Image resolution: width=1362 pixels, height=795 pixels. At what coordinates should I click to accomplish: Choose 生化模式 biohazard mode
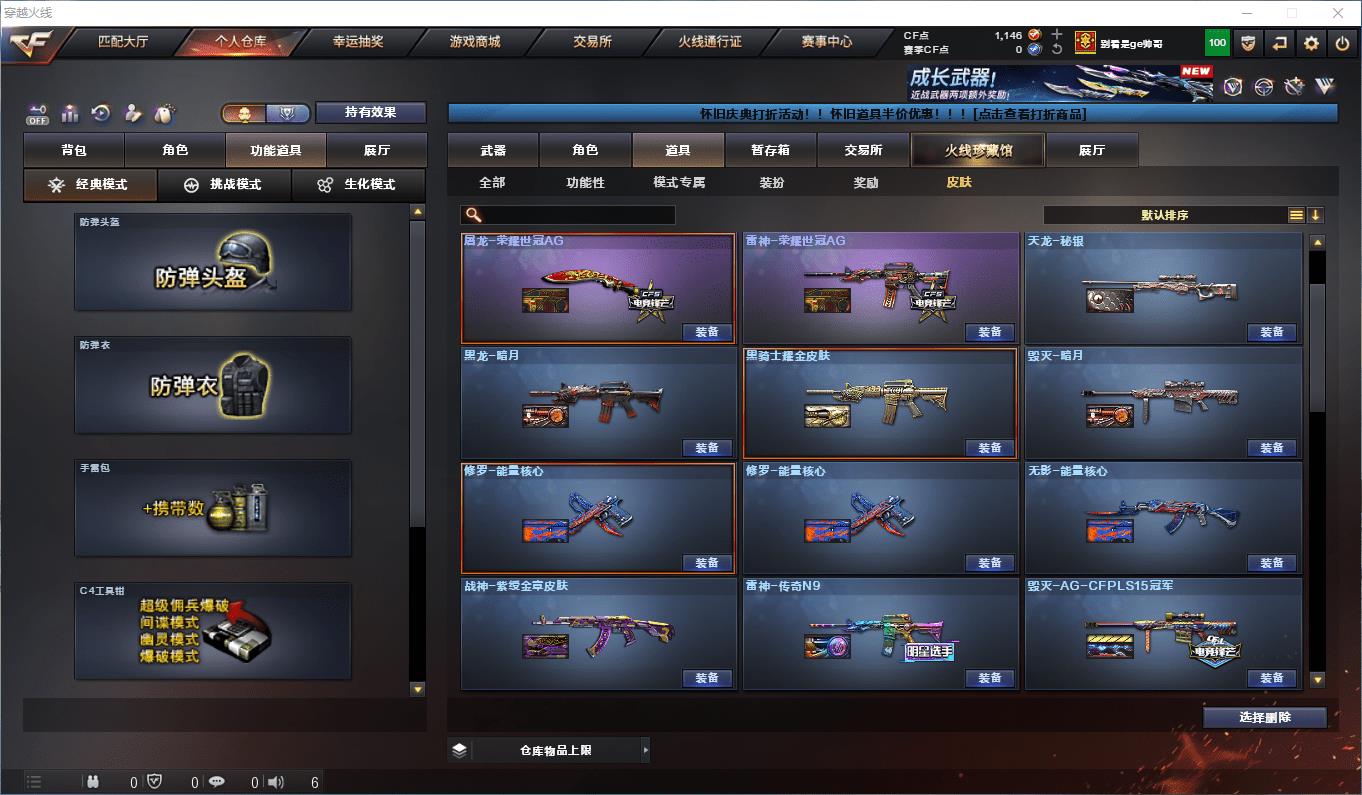click(358, 185)
